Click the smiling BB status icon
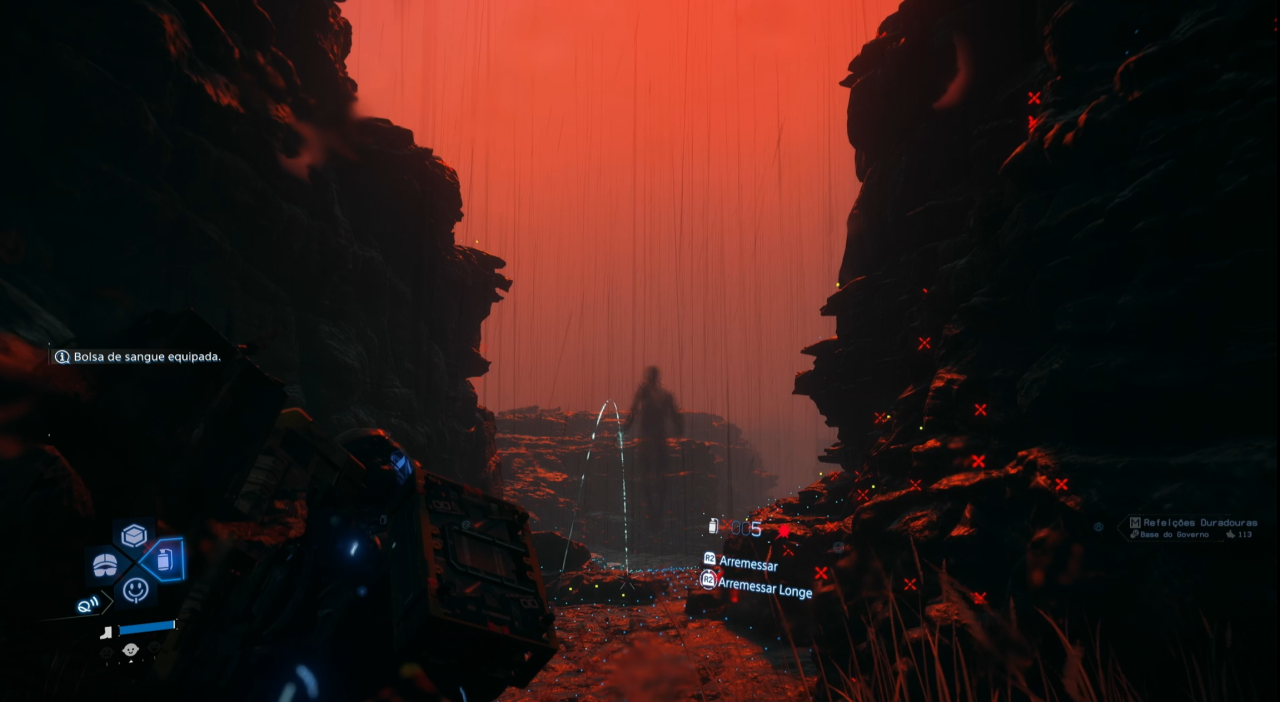This screenshot has width=1280, height=702. [130, 651]
